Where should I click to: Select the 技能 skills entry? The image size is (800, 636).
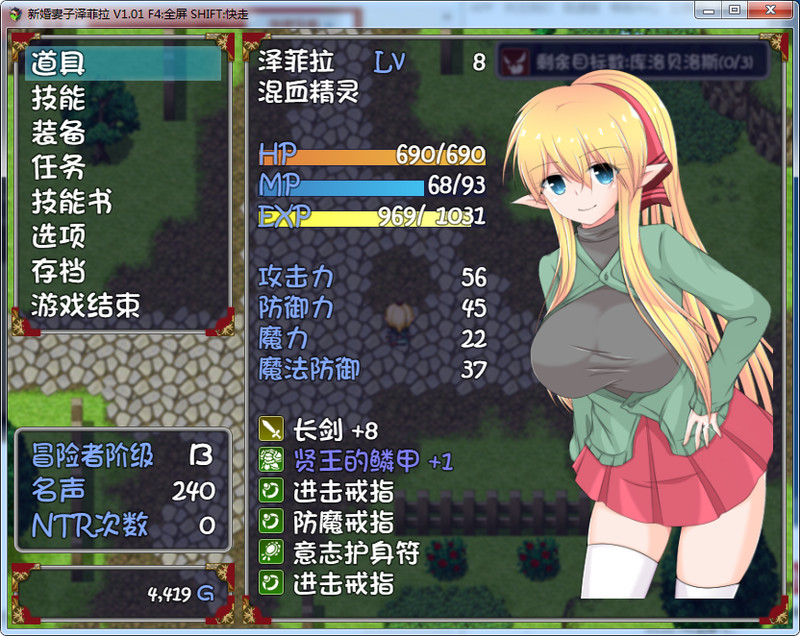tap(58, 98)
